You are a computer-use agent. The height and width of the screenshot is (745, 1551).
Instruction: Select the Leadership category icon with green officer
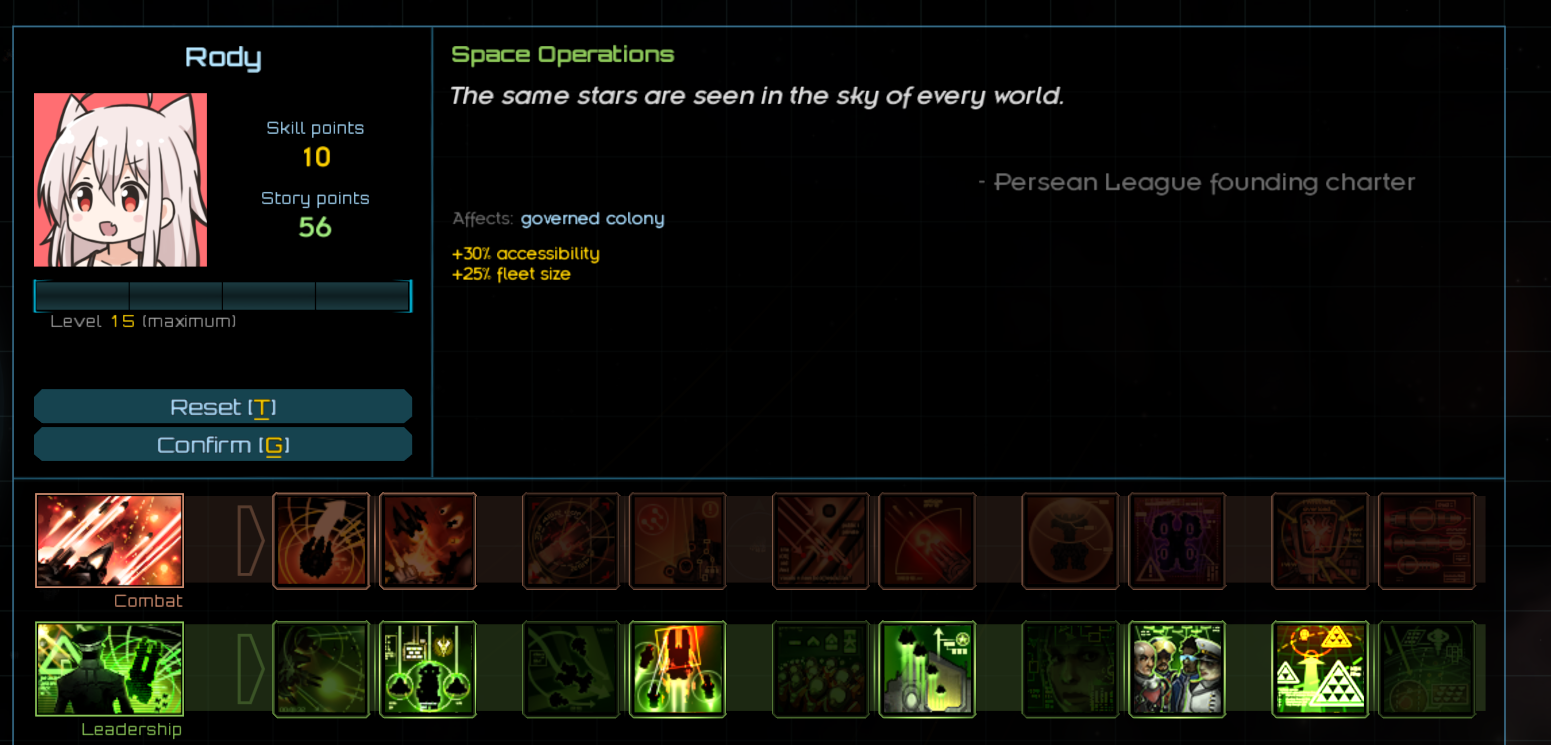click(109, 669)
